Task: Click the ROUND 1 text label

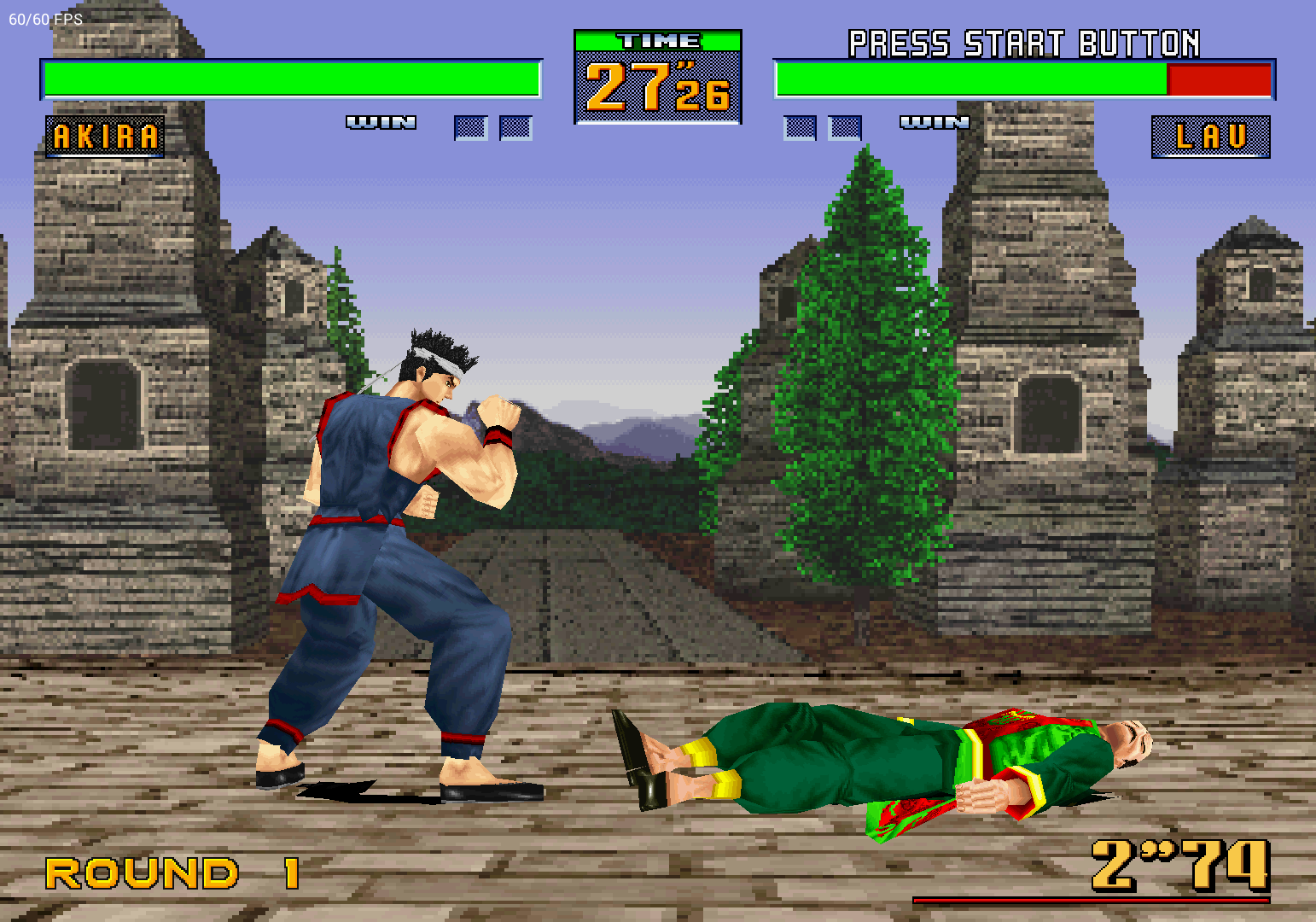Action: [x=169, y=872]
